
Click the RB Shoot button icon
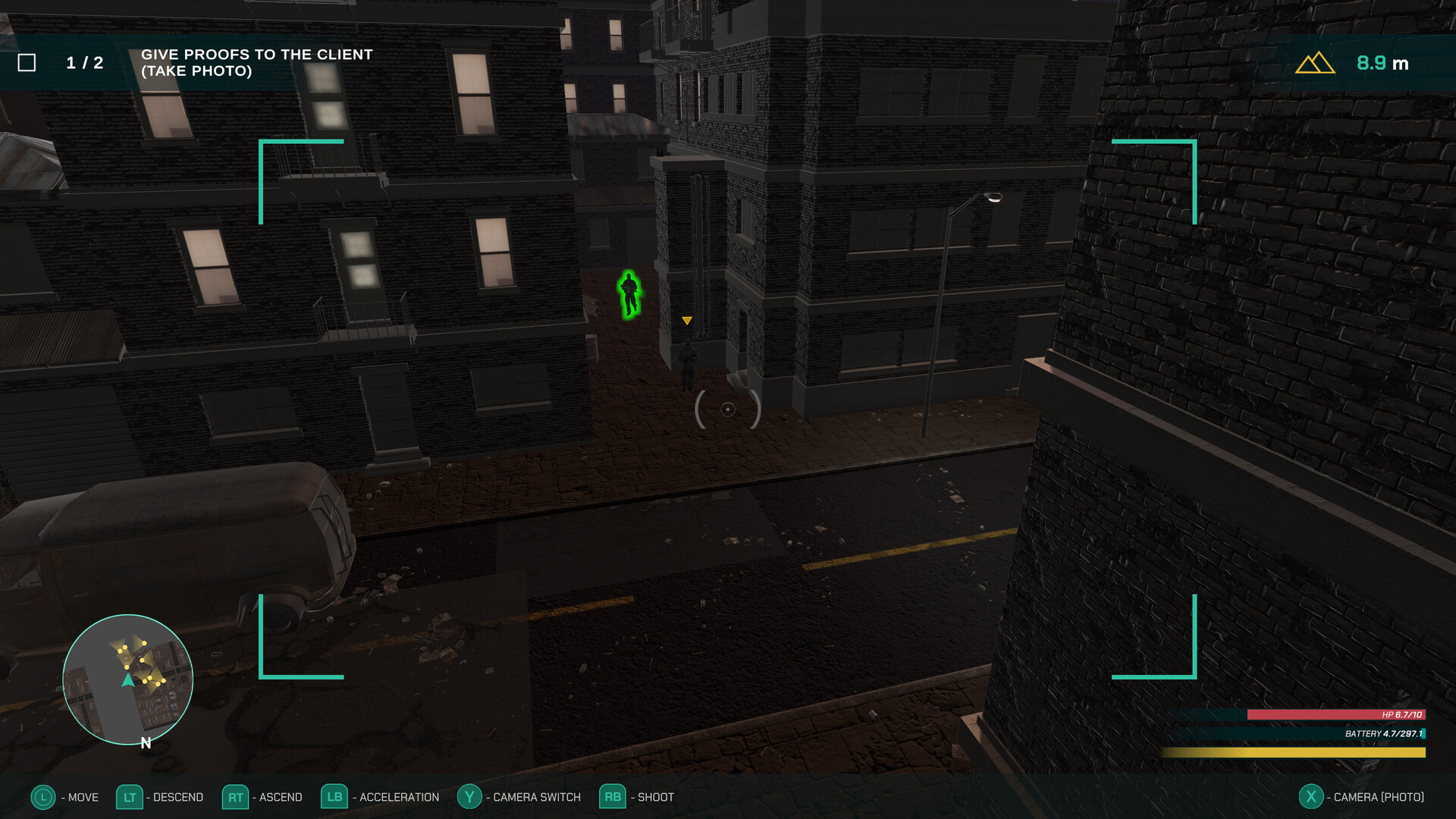point(611,797)
